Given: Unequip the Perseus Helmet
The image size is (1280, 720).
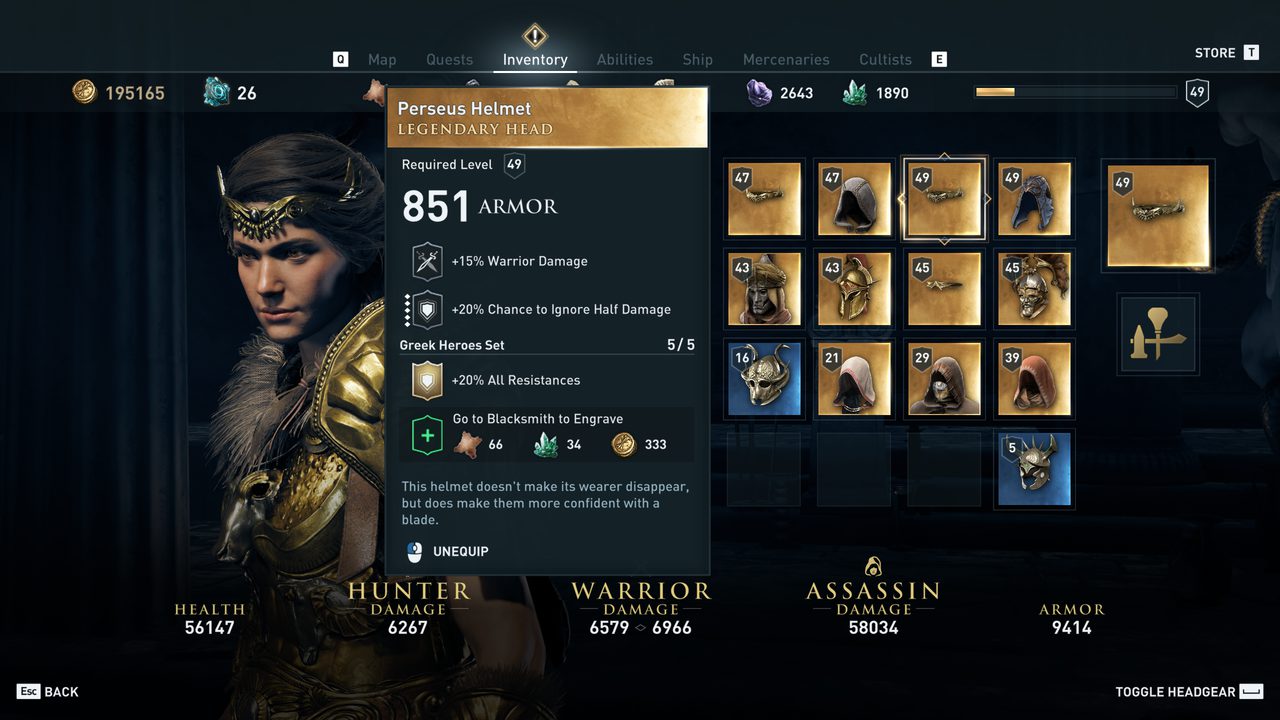Looking at the screenshot, I should 460,551.
